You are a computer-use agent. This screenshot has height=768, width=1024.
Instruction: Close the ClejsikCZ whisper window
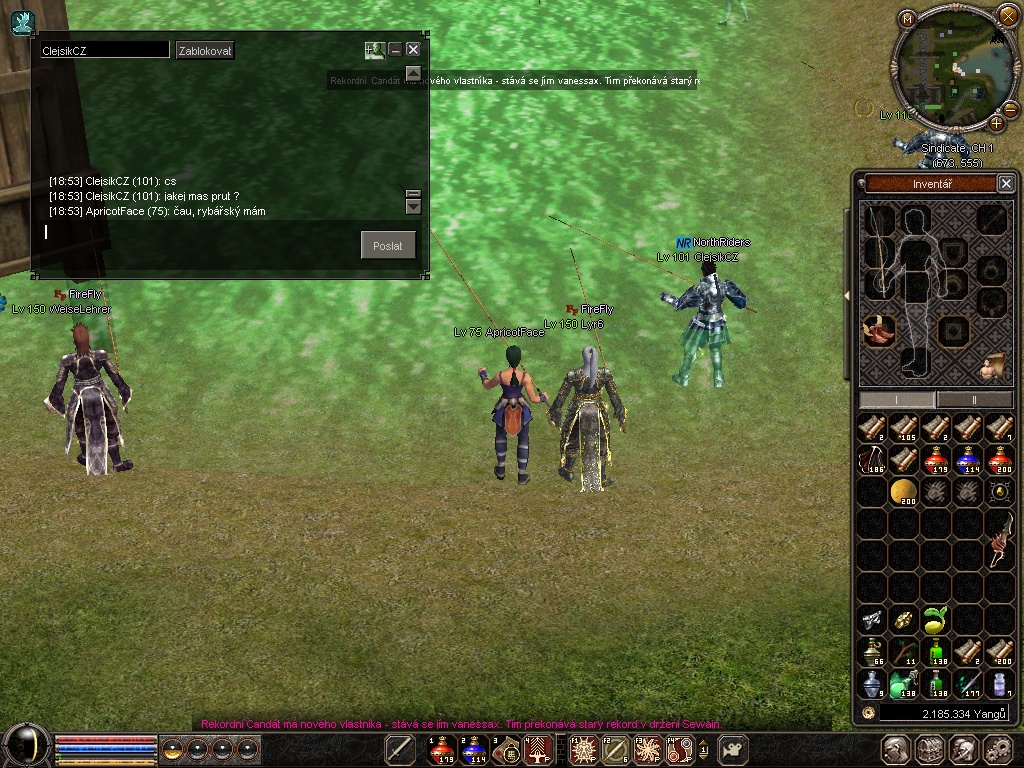(413, 49)
